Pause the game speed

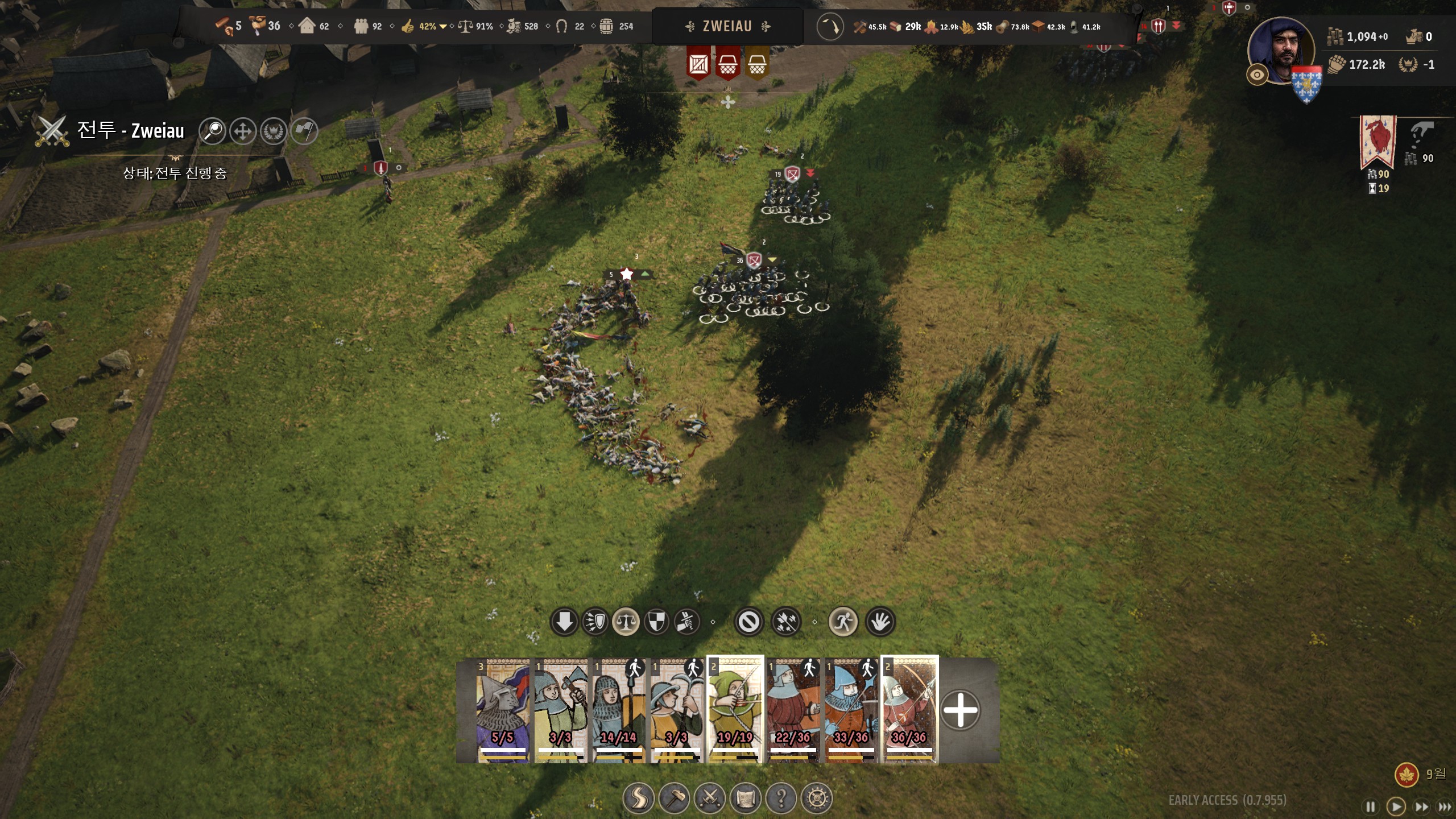pyautogui.click(x=1371, y=806)
